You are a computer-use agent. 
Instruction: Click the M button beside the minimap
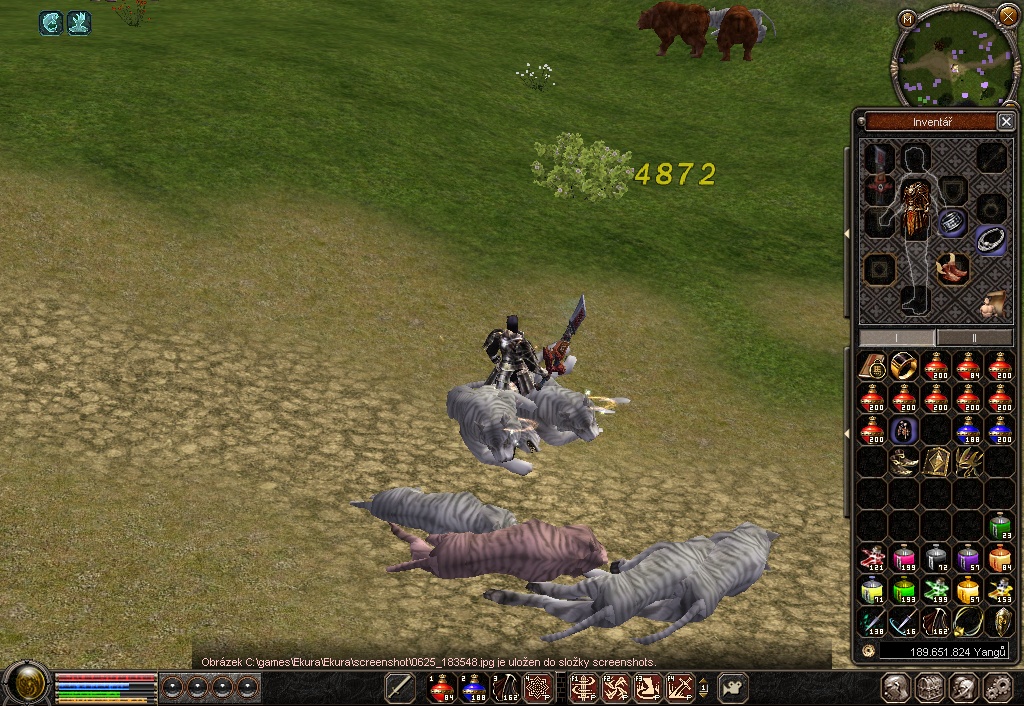click(907, 18)
